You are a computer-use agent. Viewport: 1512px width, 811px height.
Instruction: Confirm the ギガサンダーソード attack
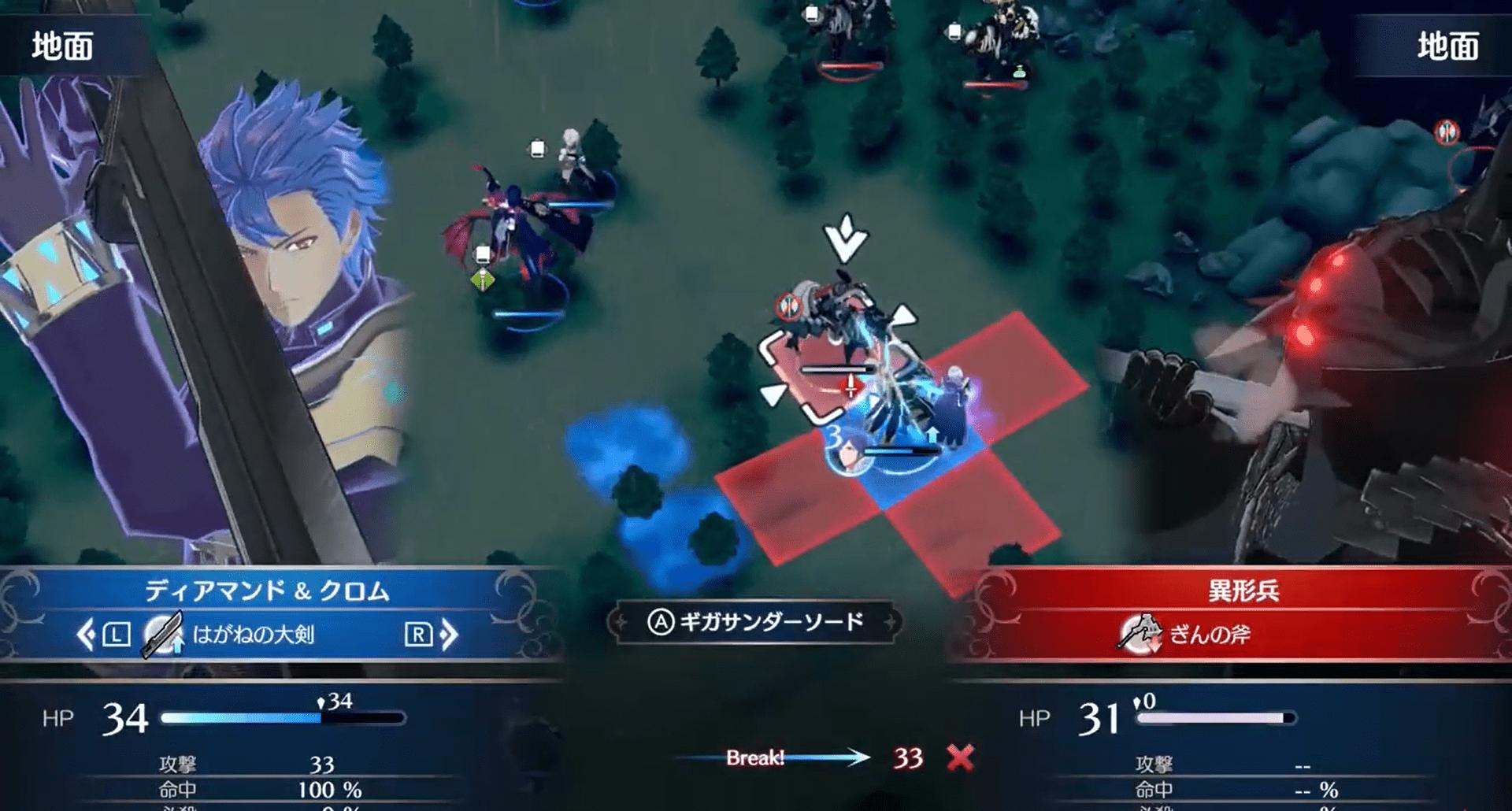point(754,623)
